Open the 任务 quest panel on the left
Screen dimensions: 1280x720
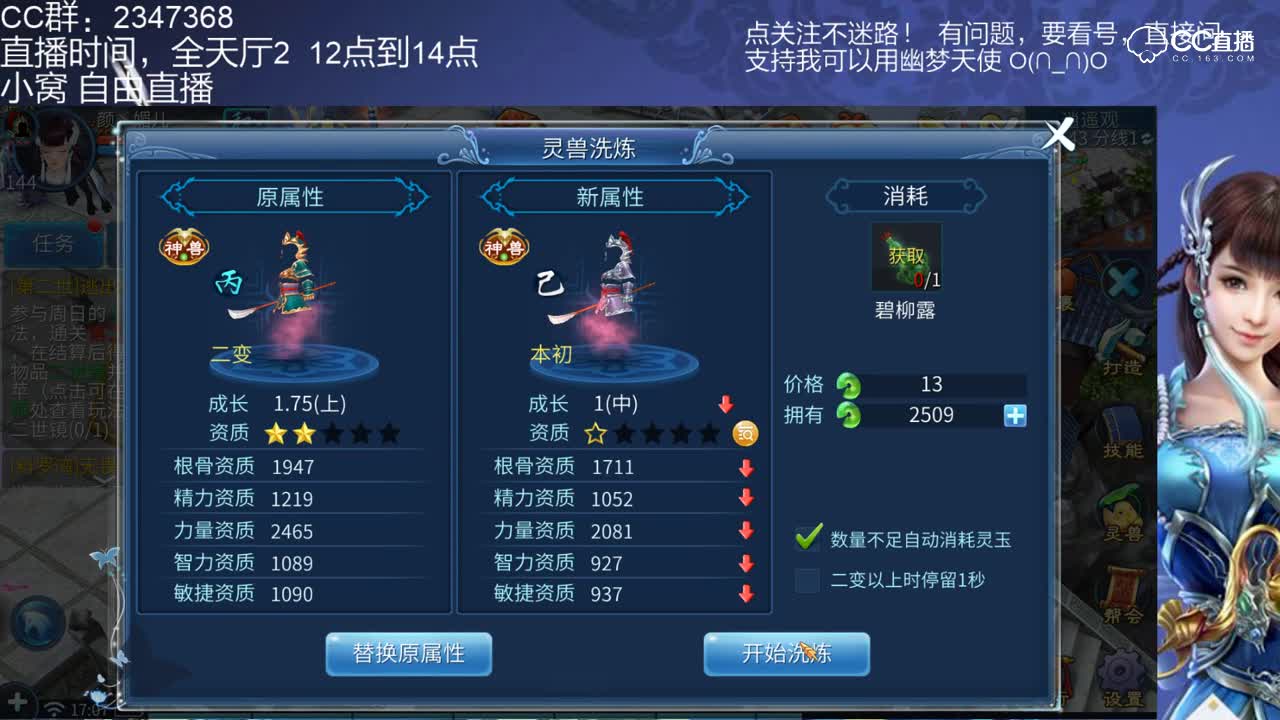52,246
